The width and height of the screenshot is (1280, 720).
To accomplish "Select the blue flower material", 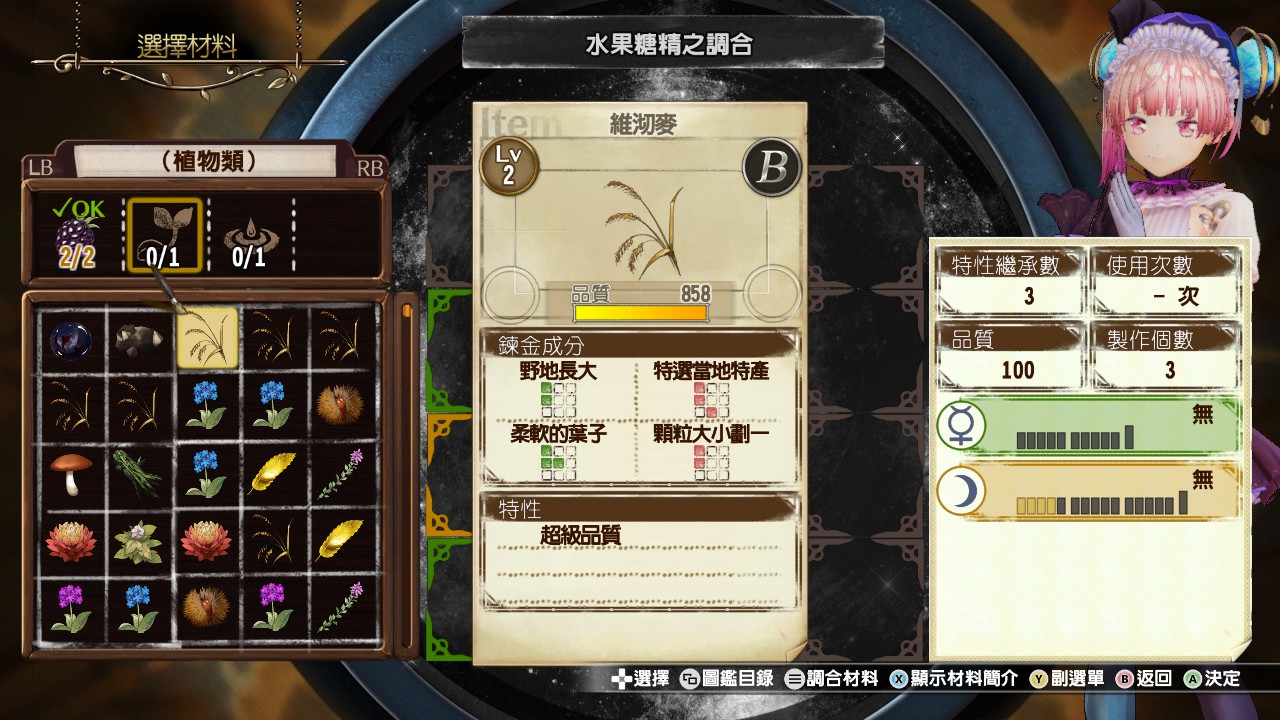I will [207, 405].
